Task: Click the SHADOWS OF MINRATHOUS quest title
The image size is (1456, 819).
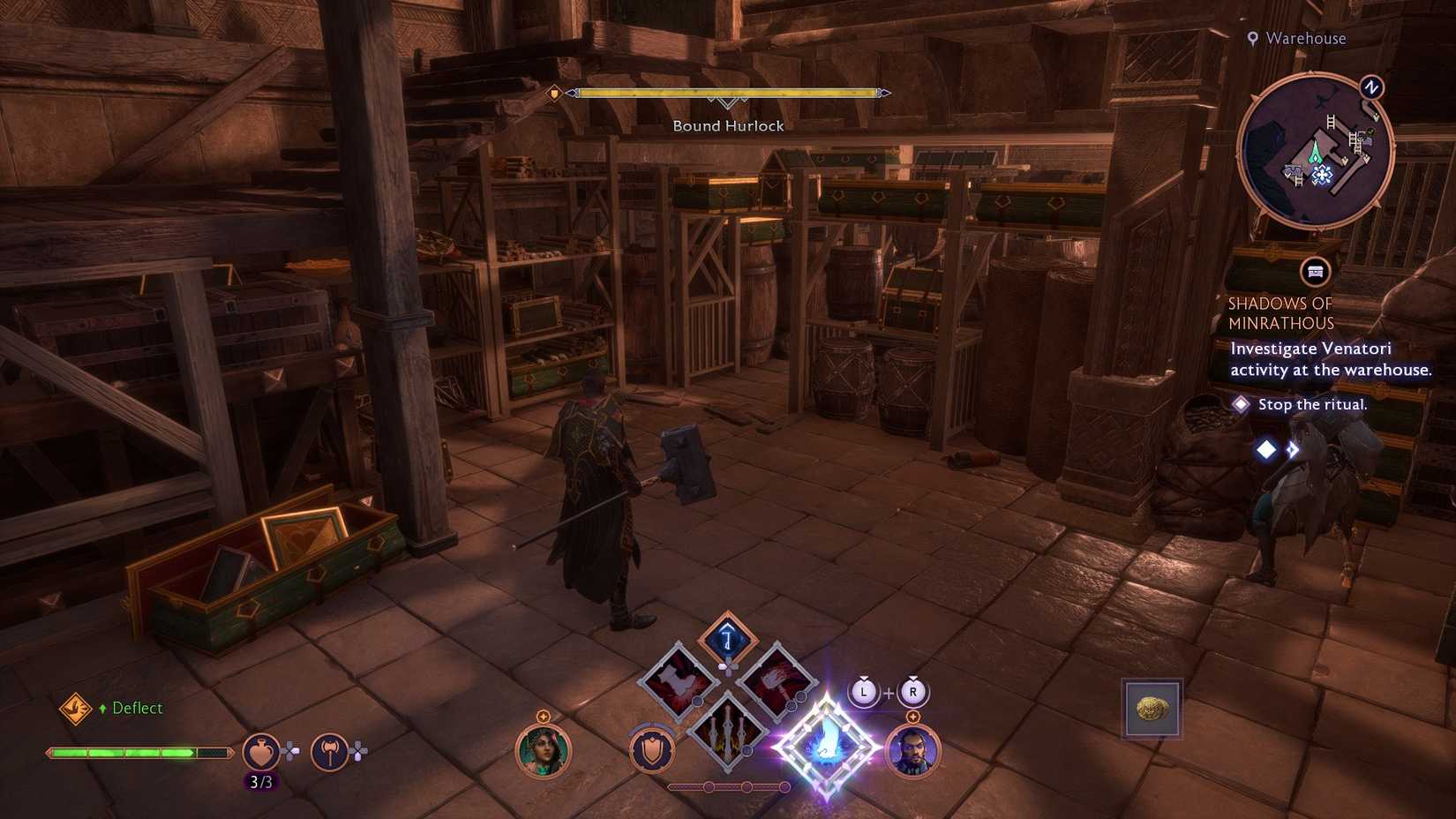Action: click(x=1283, y=313)
